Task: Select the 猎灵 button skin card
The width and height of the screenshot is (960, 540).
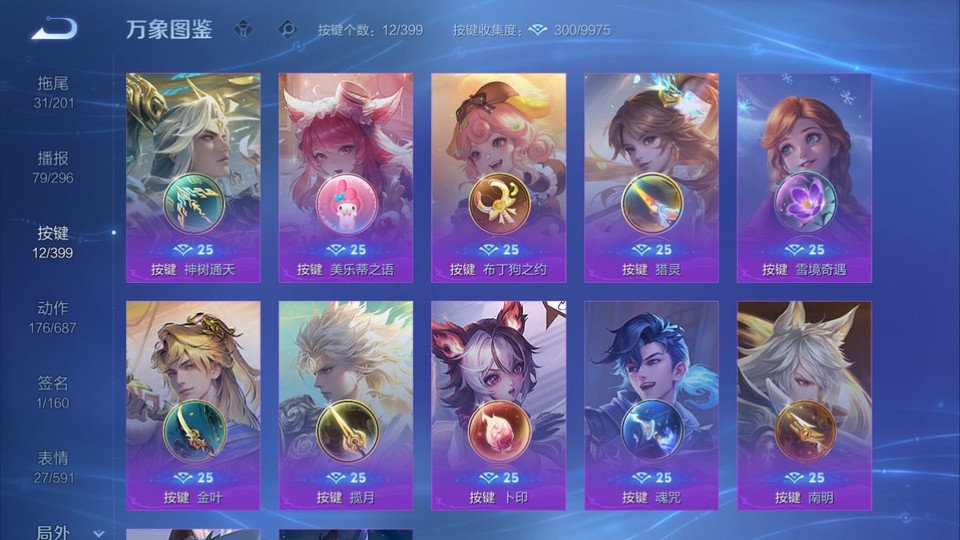Action: click(651, 177)
